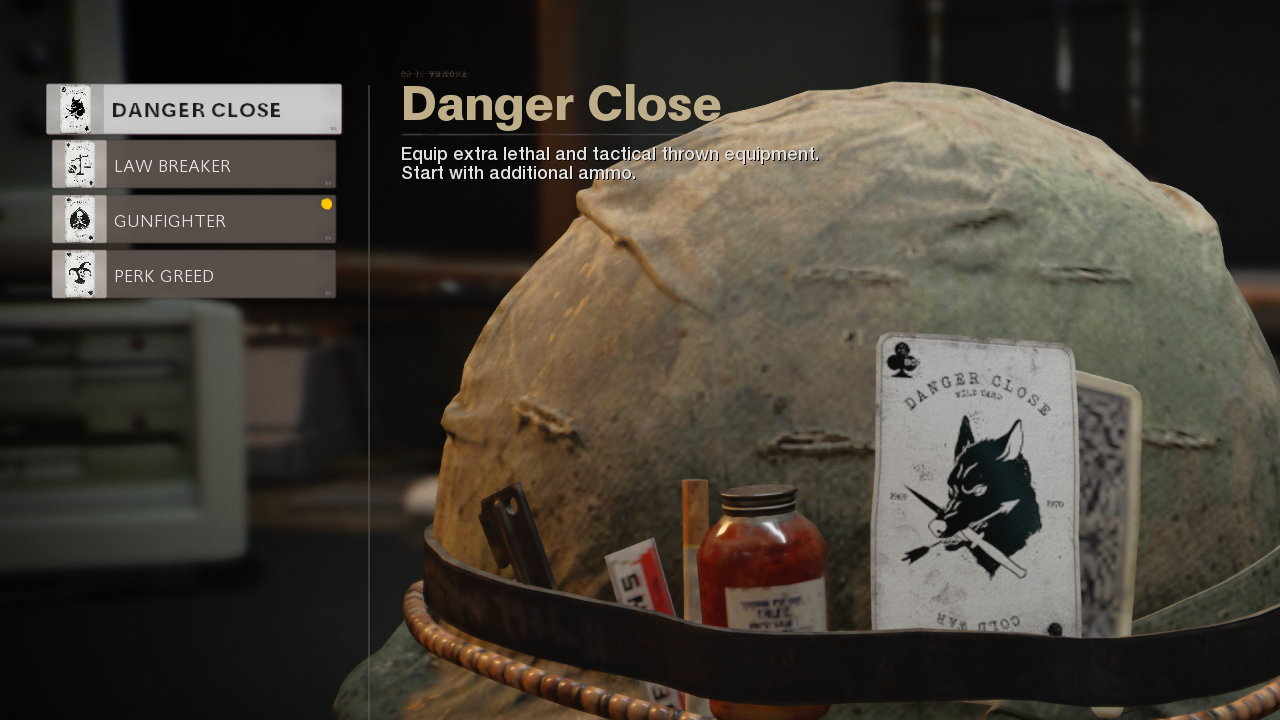The height and width of the screenshot is (720, 1280).
Task: Select the Perk Greed wildcard
Action: click(x=194, y=275)
